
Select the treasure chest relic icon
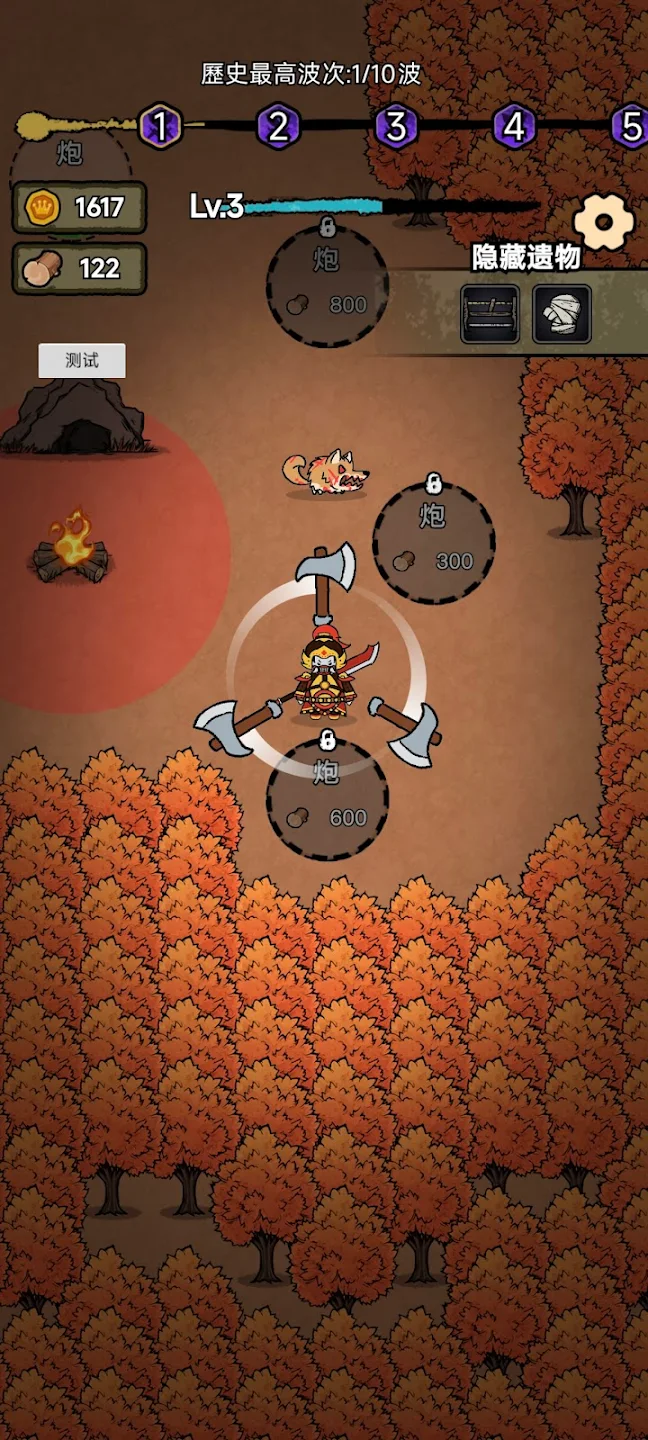point(490,314)
